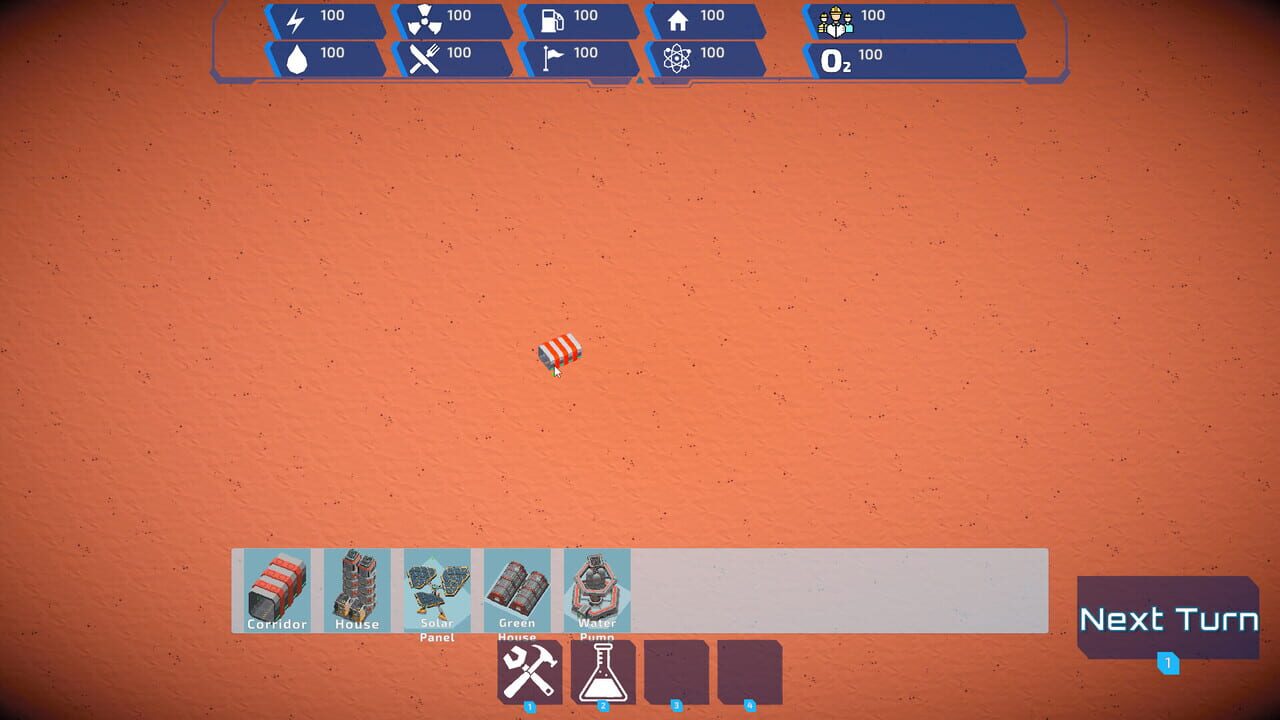1280x720 pixels.
Task: Select the House building
Action: click(356, 590)
